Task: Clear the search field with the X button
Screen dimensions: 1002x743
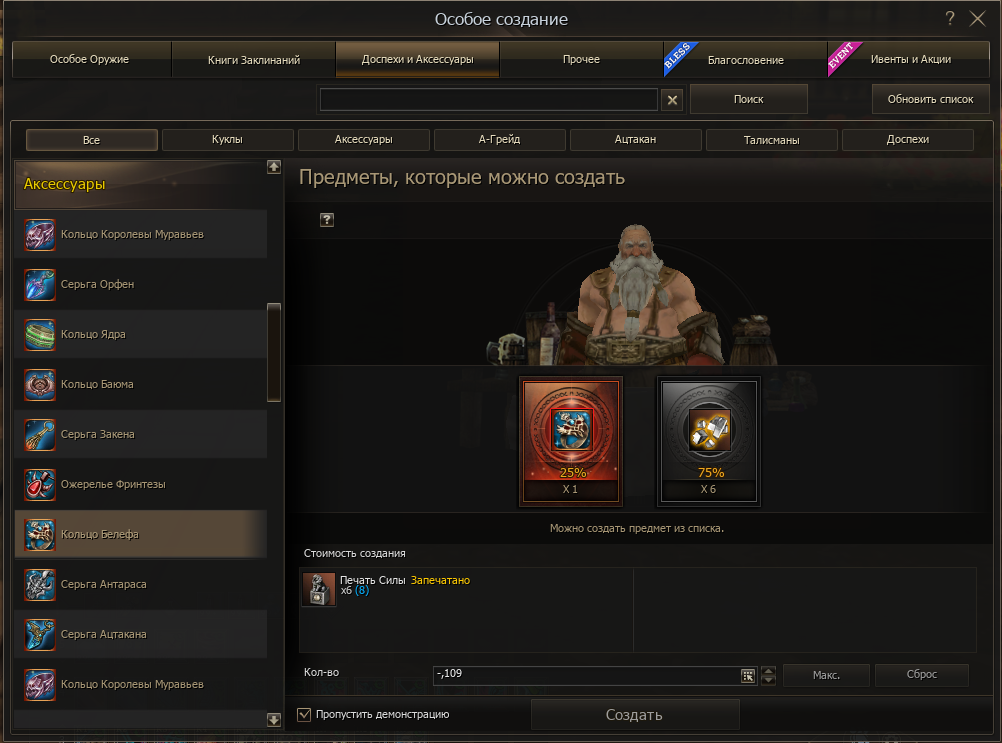Action: [673, 100]
